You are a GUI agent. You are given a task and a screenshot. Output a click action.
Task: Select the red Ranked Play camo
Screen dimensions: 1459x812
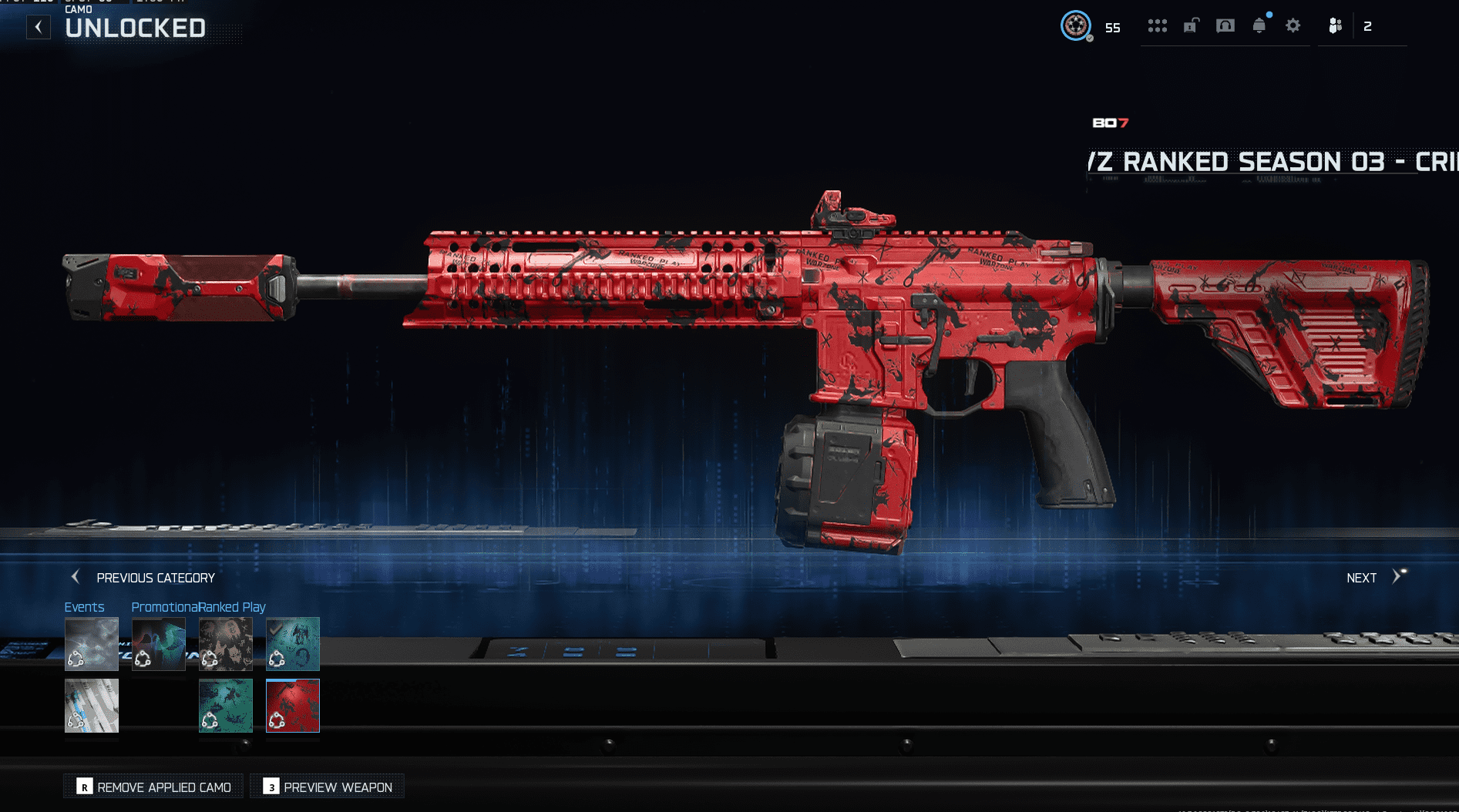[x=293, y=706]
